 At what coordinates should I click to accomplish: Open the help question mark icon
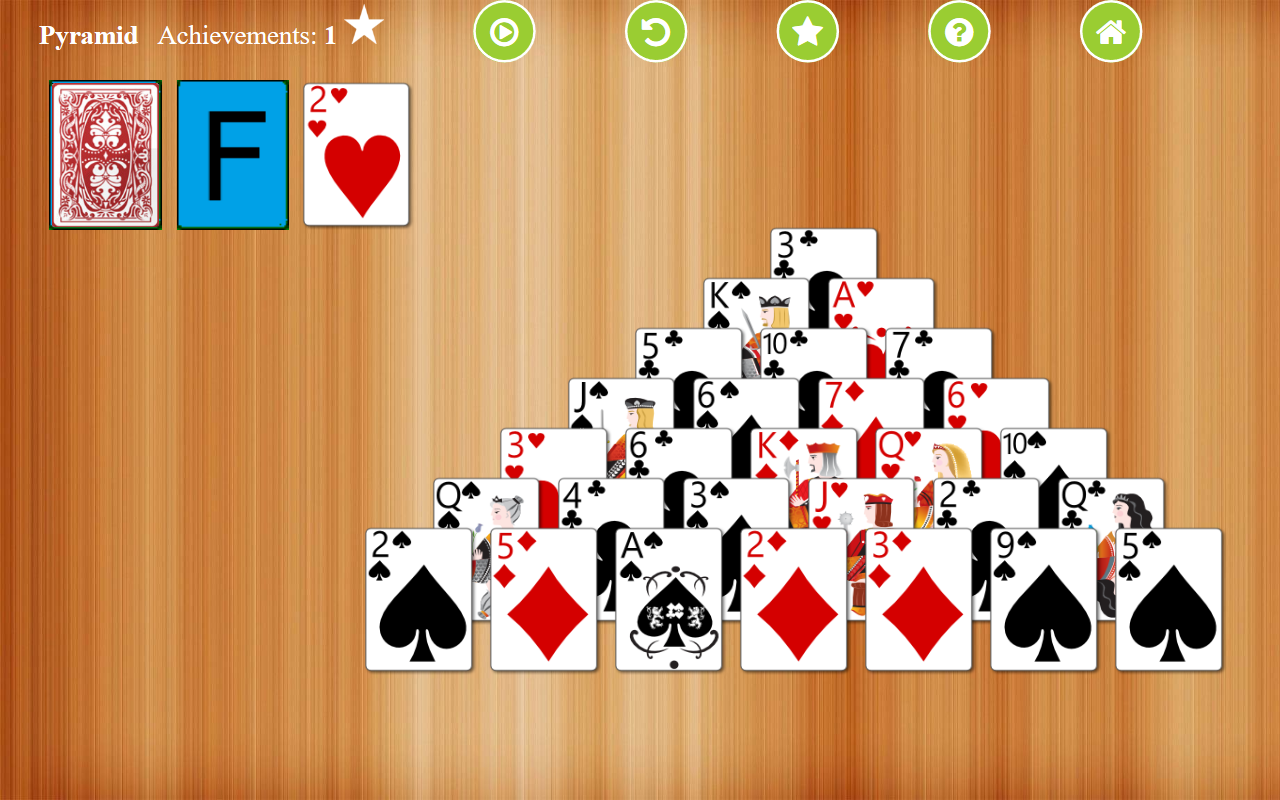pos(959,31)
